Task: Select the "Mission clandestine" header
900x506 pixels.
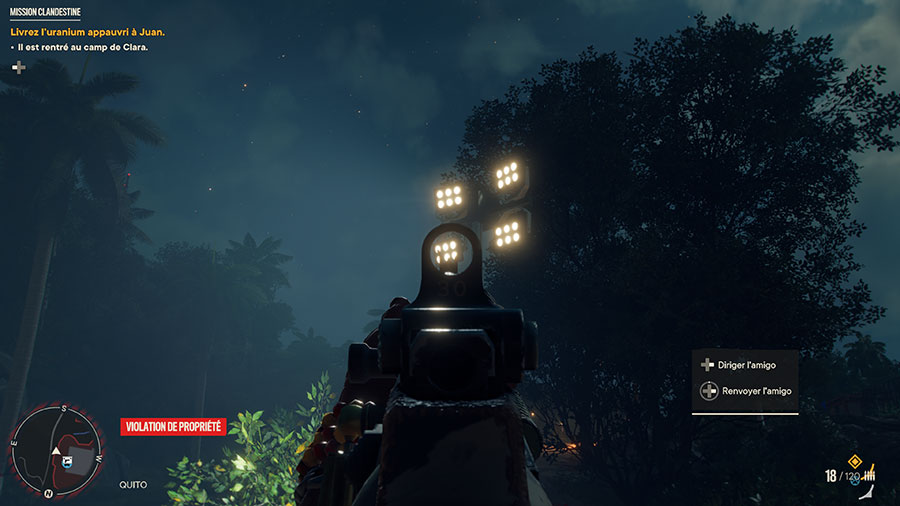Action: click(46, 13)
